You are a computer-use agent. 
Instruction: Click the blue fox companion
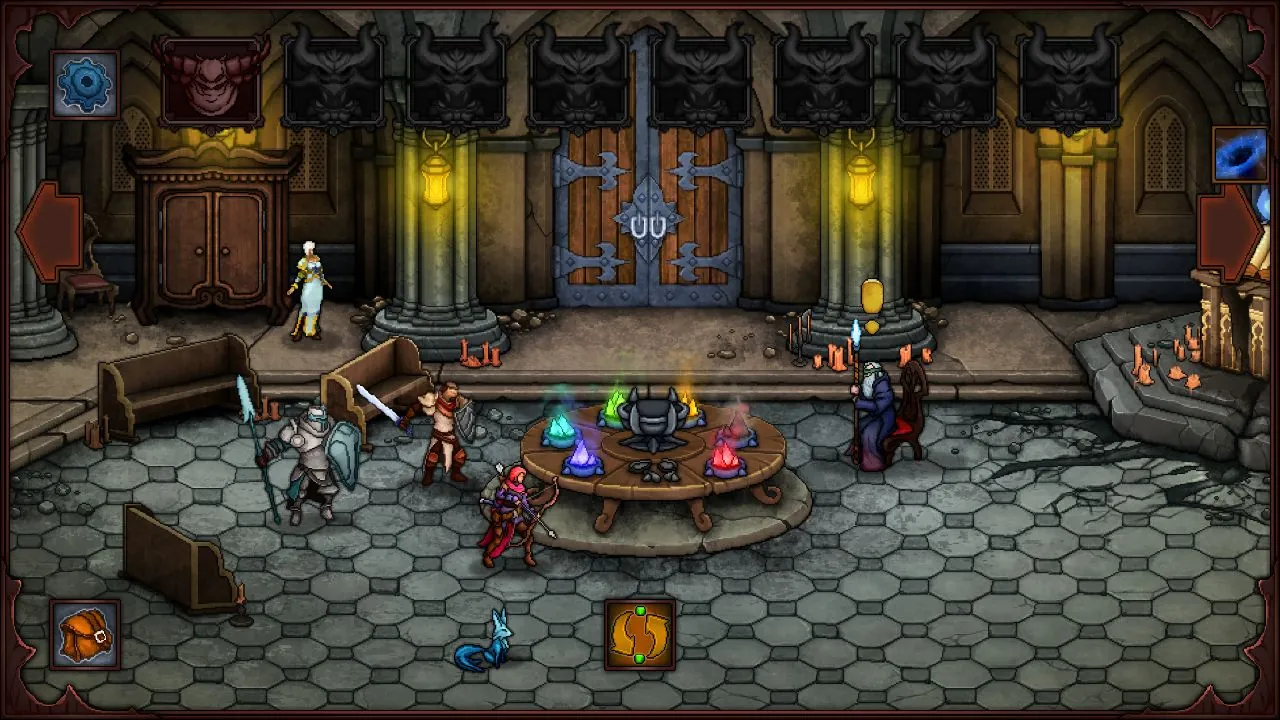[x=495, y=640]
